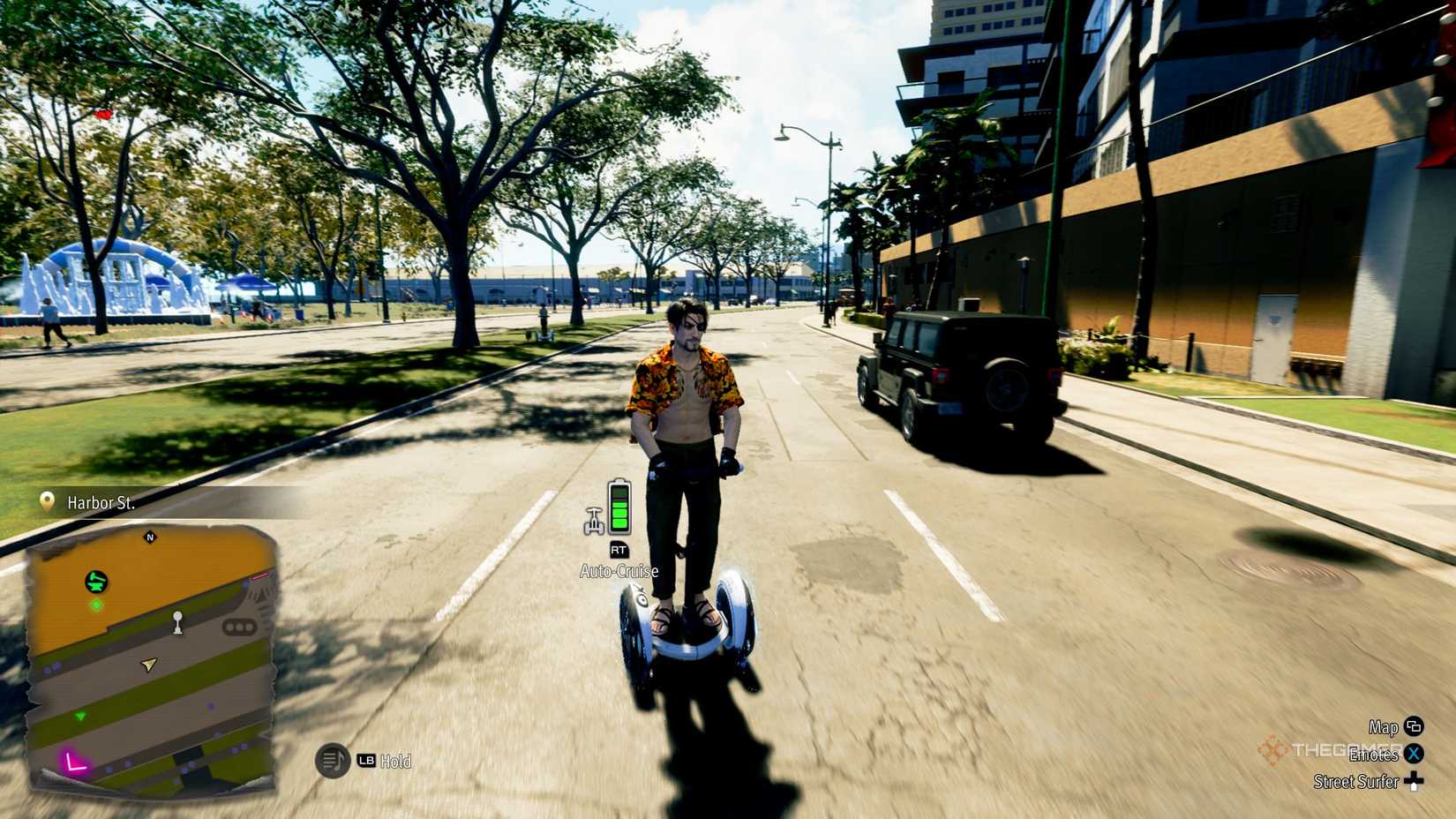Click the green Segway rental icon on the minimap

tap(94, 581)
